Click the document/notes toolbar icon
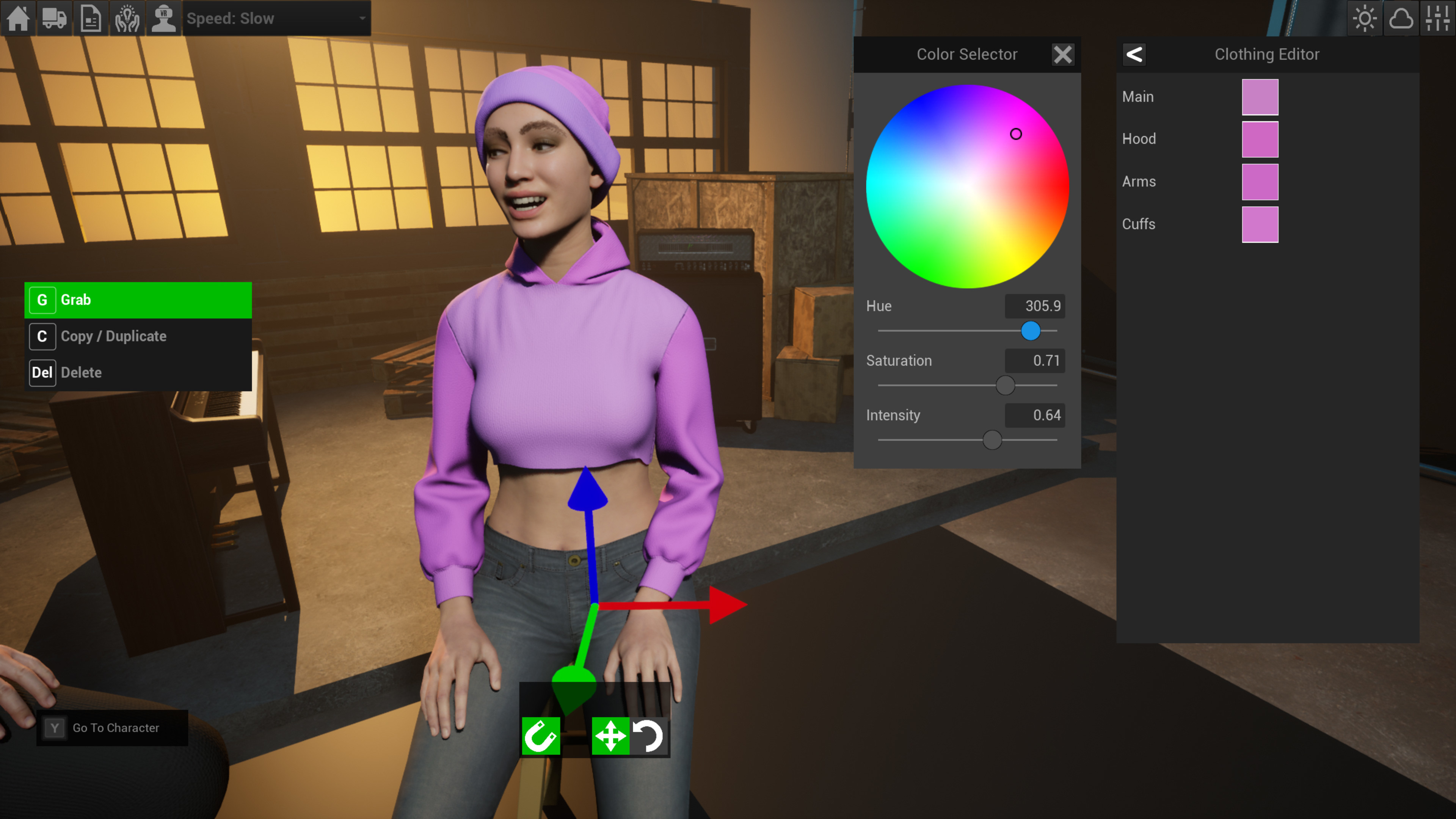Image resolution: width=1456 pixels, height=819 pixels. (x=91, y=18)
